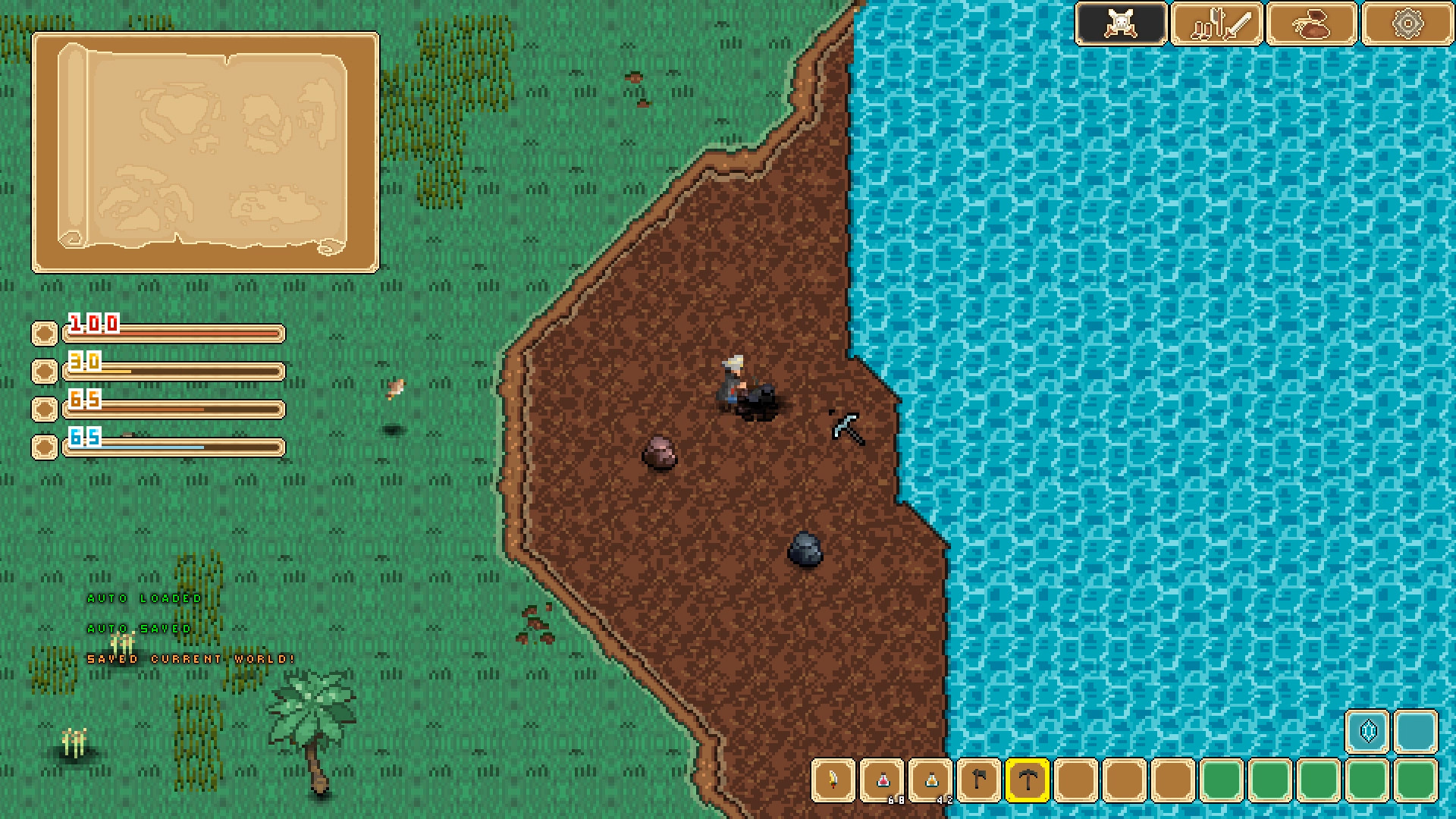The width and height of the screenshot is (1456, 819).
Task: Equip the axe from the hotbar
Action: point(980,780)
